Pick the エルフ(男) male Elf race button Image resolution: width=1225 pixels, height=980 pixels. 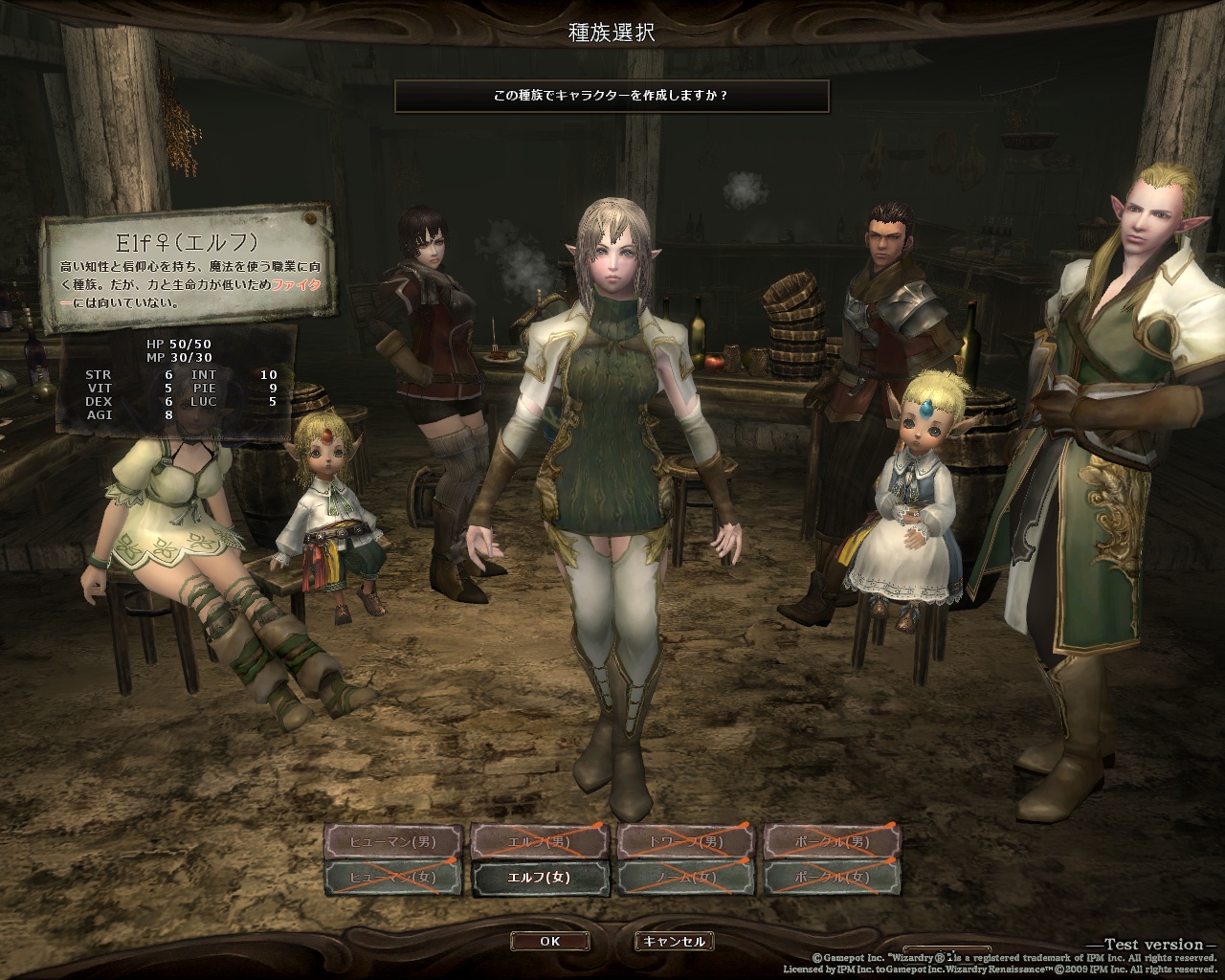coord(540,842)
